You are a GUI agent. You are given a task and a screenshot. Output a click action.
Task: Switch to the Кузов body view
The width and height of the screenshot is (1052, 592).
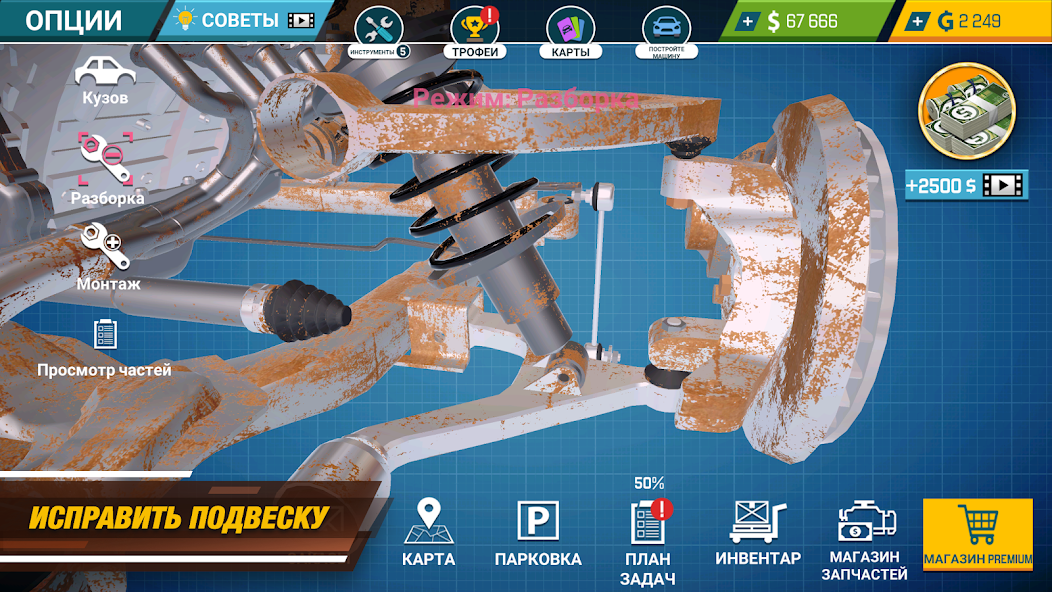click(x=105, y=80)
